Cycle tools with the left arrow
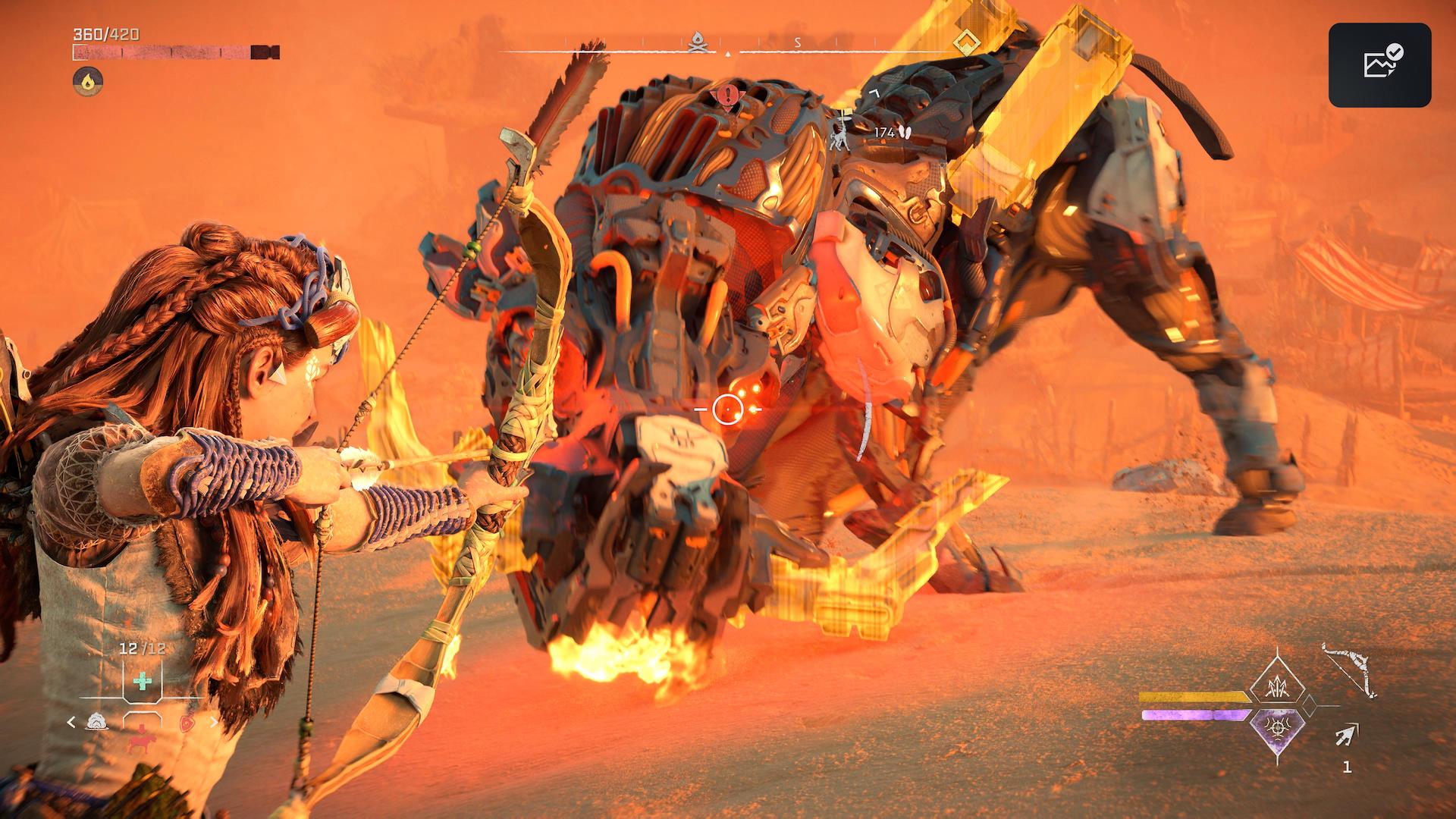The width and height of the screenshot is (1456, 819). [x=72, y=723]
